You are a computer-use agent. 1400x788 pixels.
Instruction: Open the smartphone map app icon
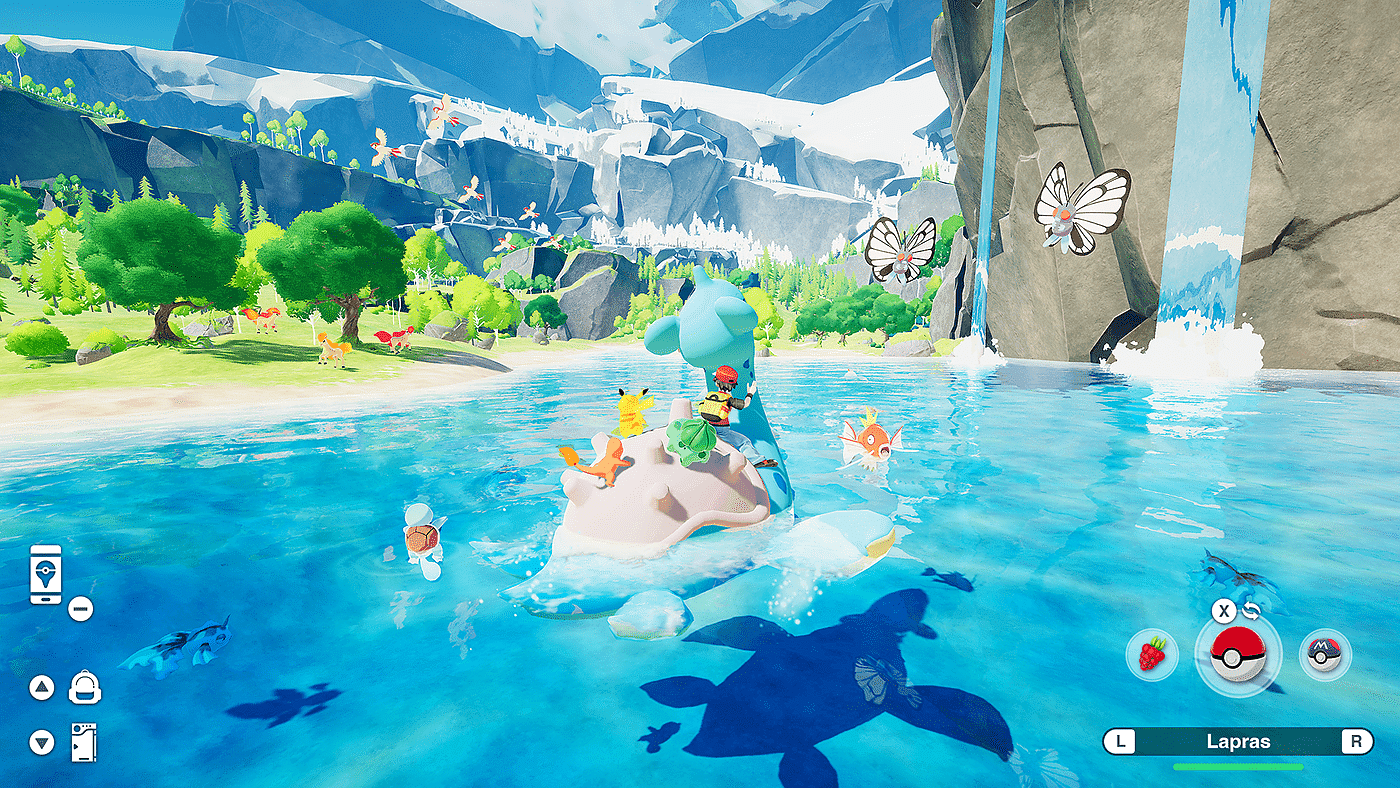click(x=46, y=574)
